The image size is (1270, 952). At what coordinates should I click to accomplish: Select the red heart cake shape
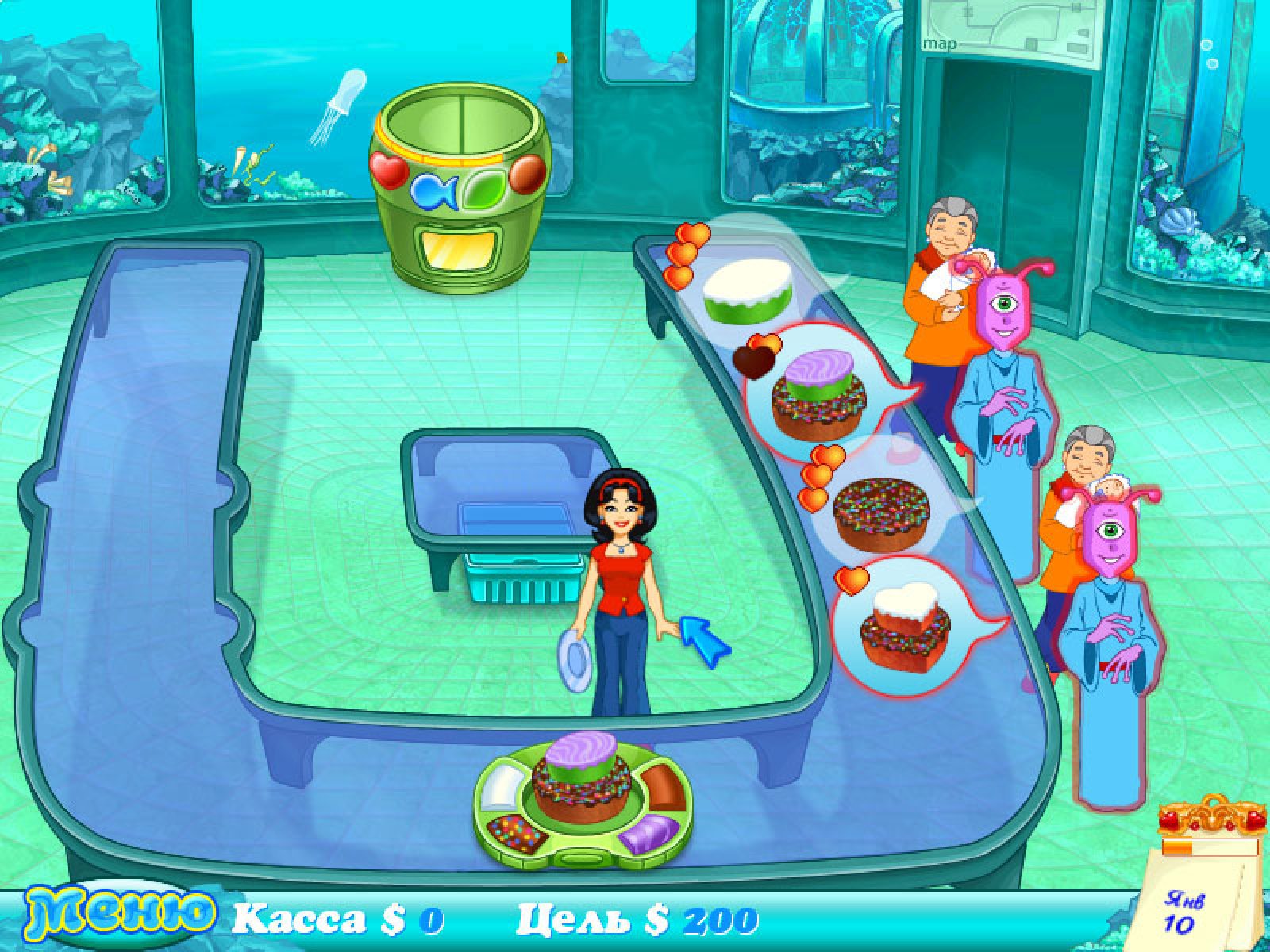[388, 169]
